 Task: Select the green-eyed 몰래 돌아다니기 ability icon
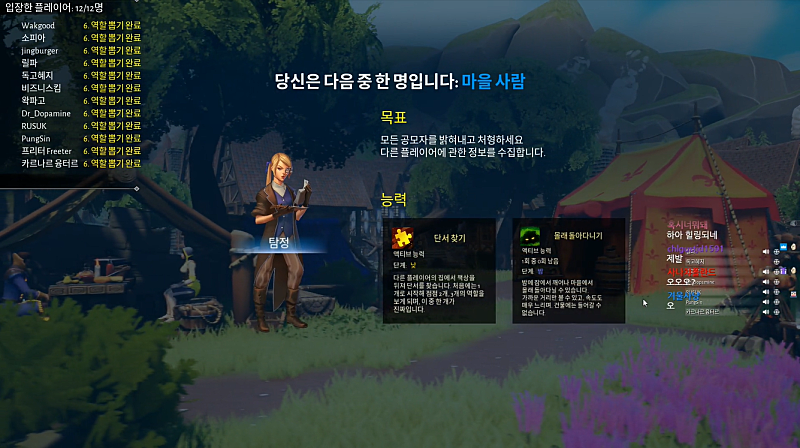(x=531, y=237)
